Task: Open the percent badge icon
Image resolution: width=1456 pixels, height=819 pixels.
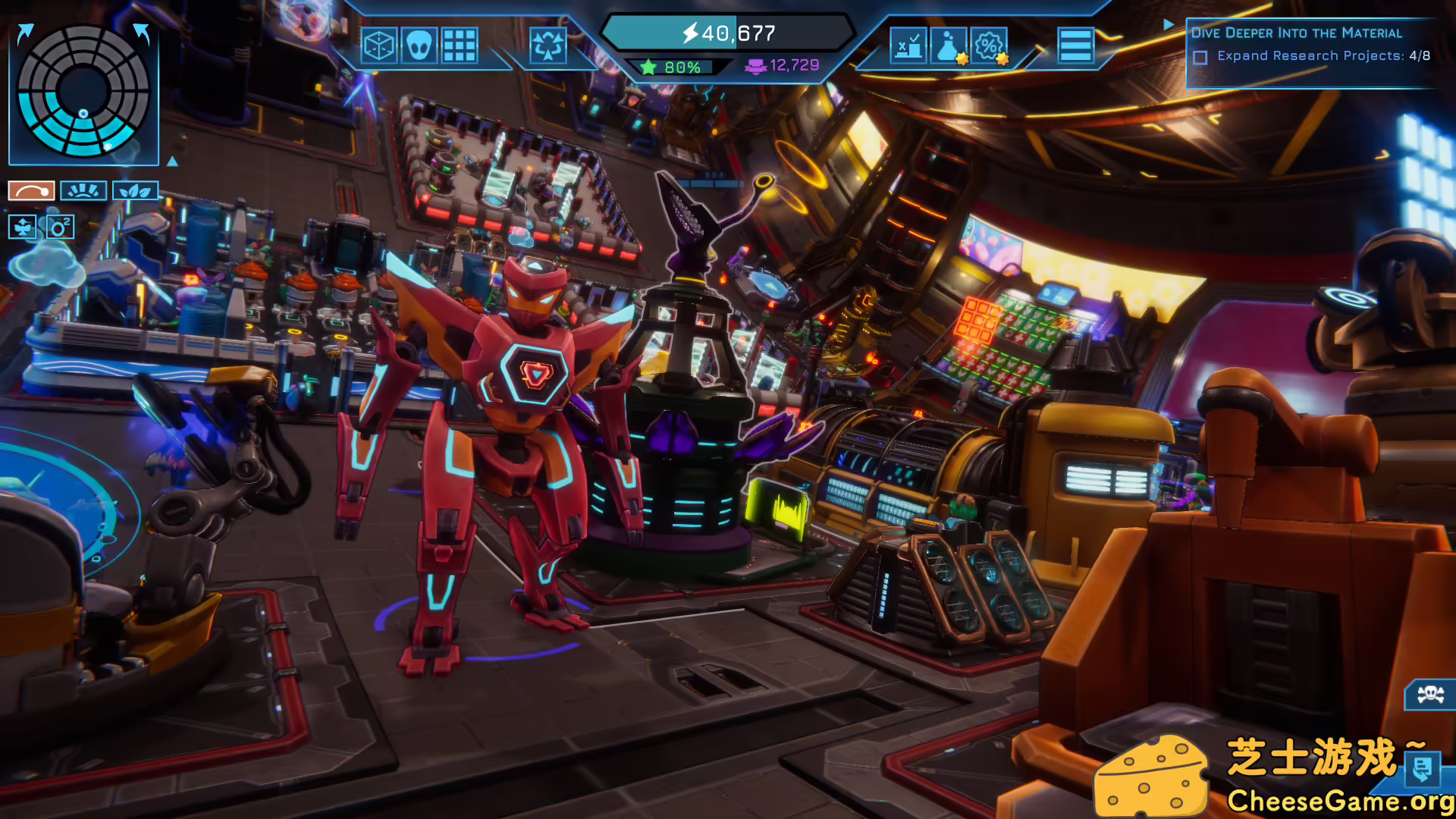Action: 989,46
